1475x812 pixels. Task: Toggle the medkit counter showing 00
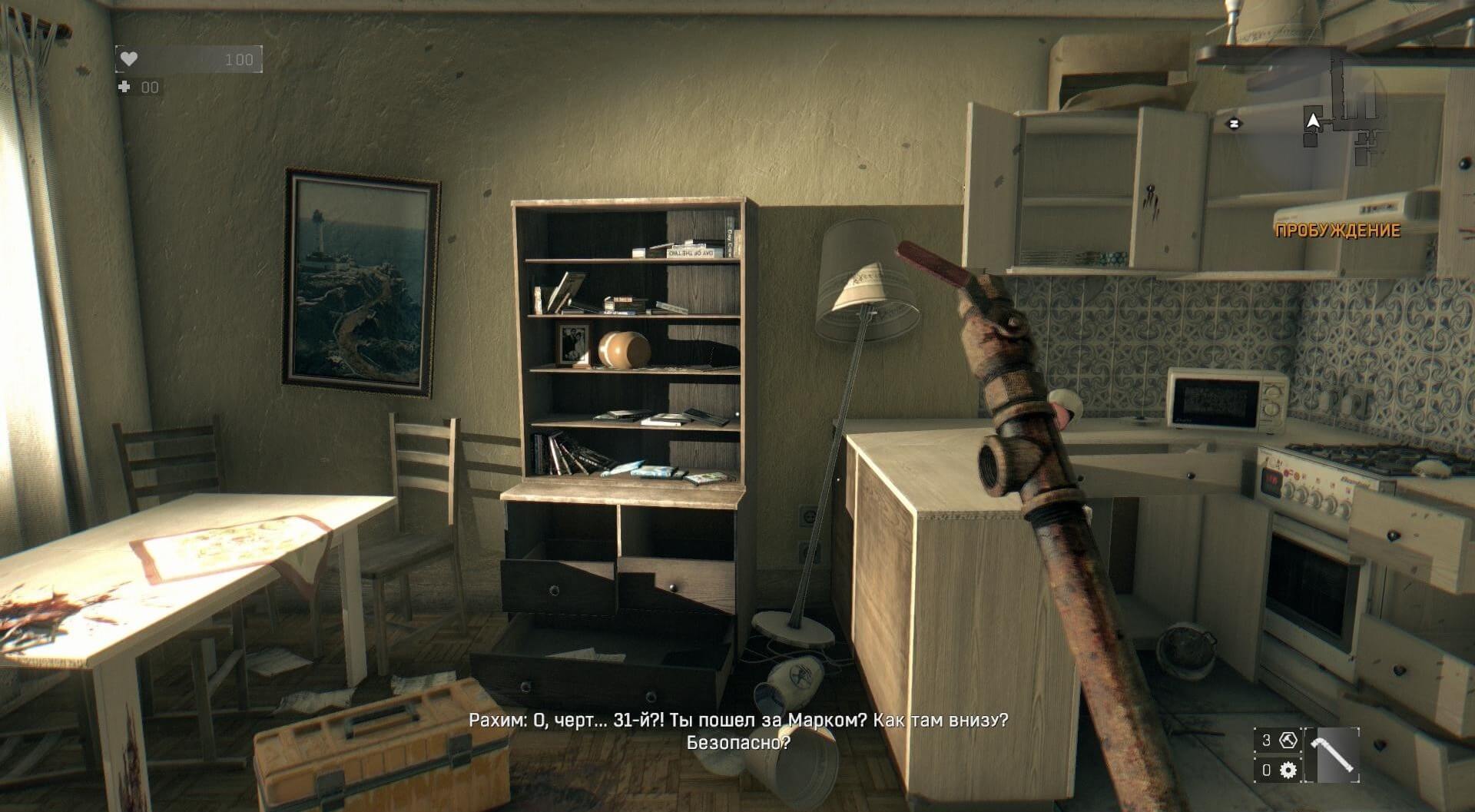[x=150, y=87]
